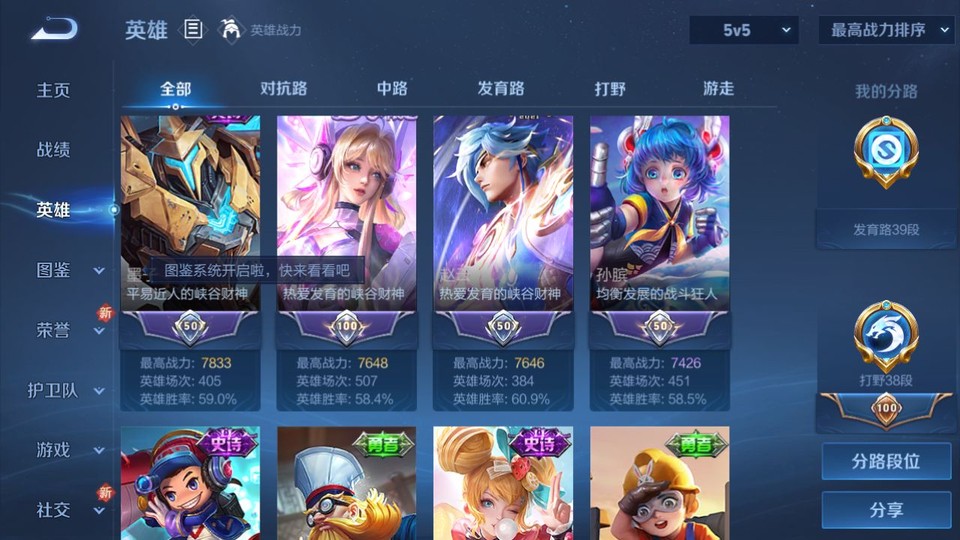Image resolution: width=960 pixels, height=540 pixels.
Task: Click the 分享 share button
Action: tap(886, 510)
